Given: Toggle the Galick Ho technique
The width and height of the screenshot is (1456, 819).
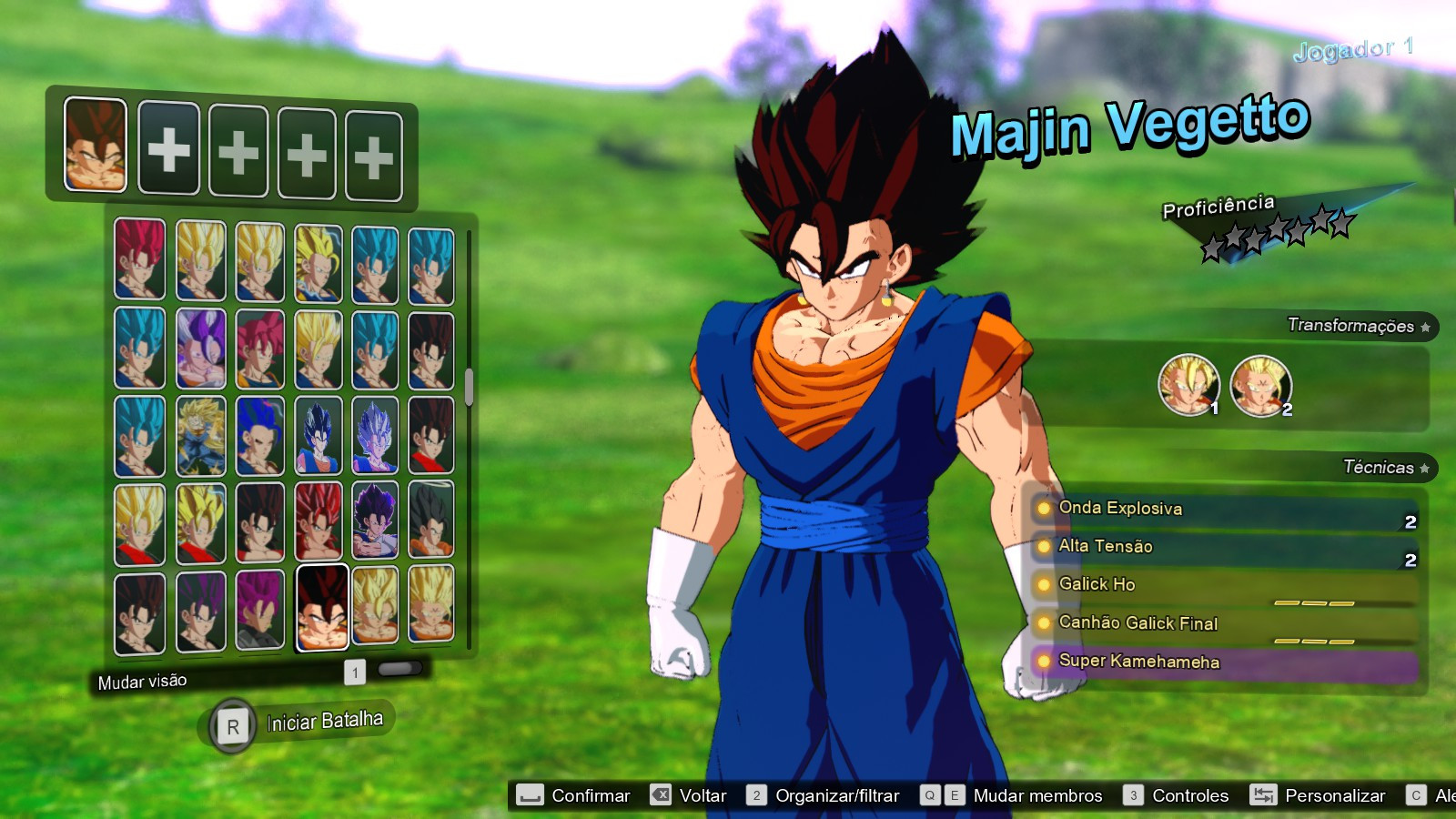Looking at the screenshot, I should pyautogui.click(x=1097, y=585).
